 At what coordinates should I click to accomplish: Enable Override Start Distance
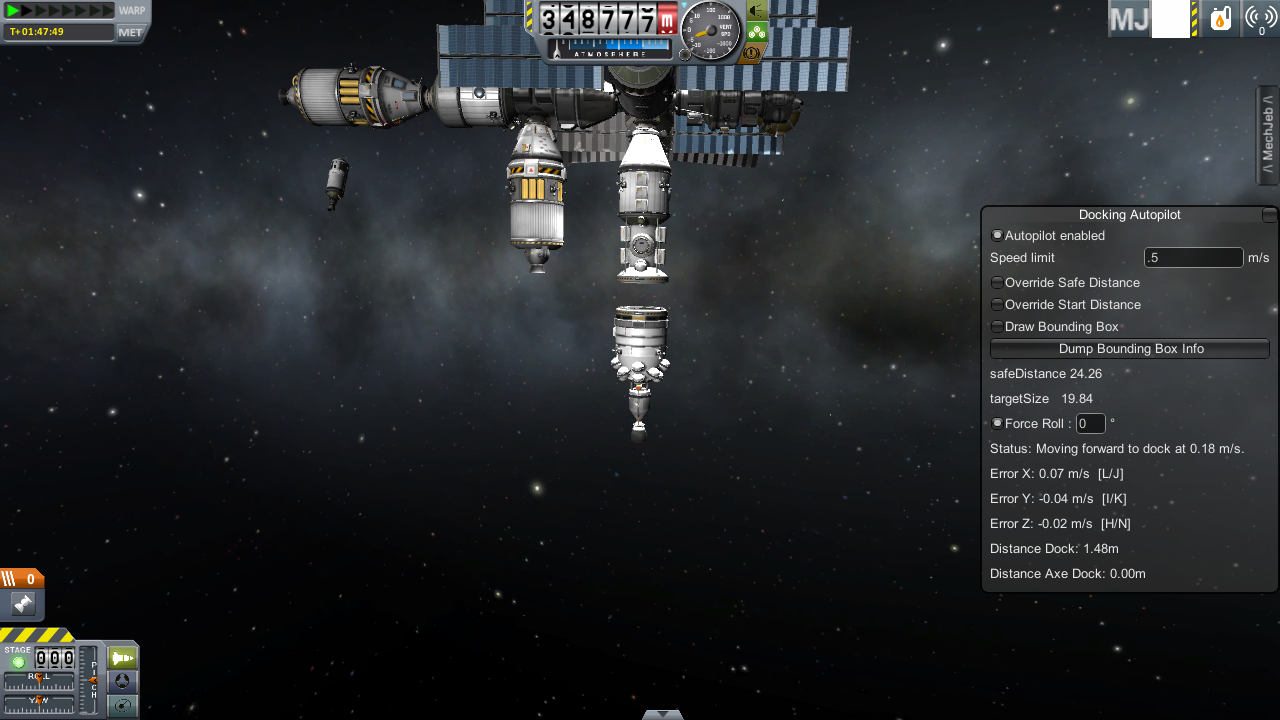coord(997,305)
